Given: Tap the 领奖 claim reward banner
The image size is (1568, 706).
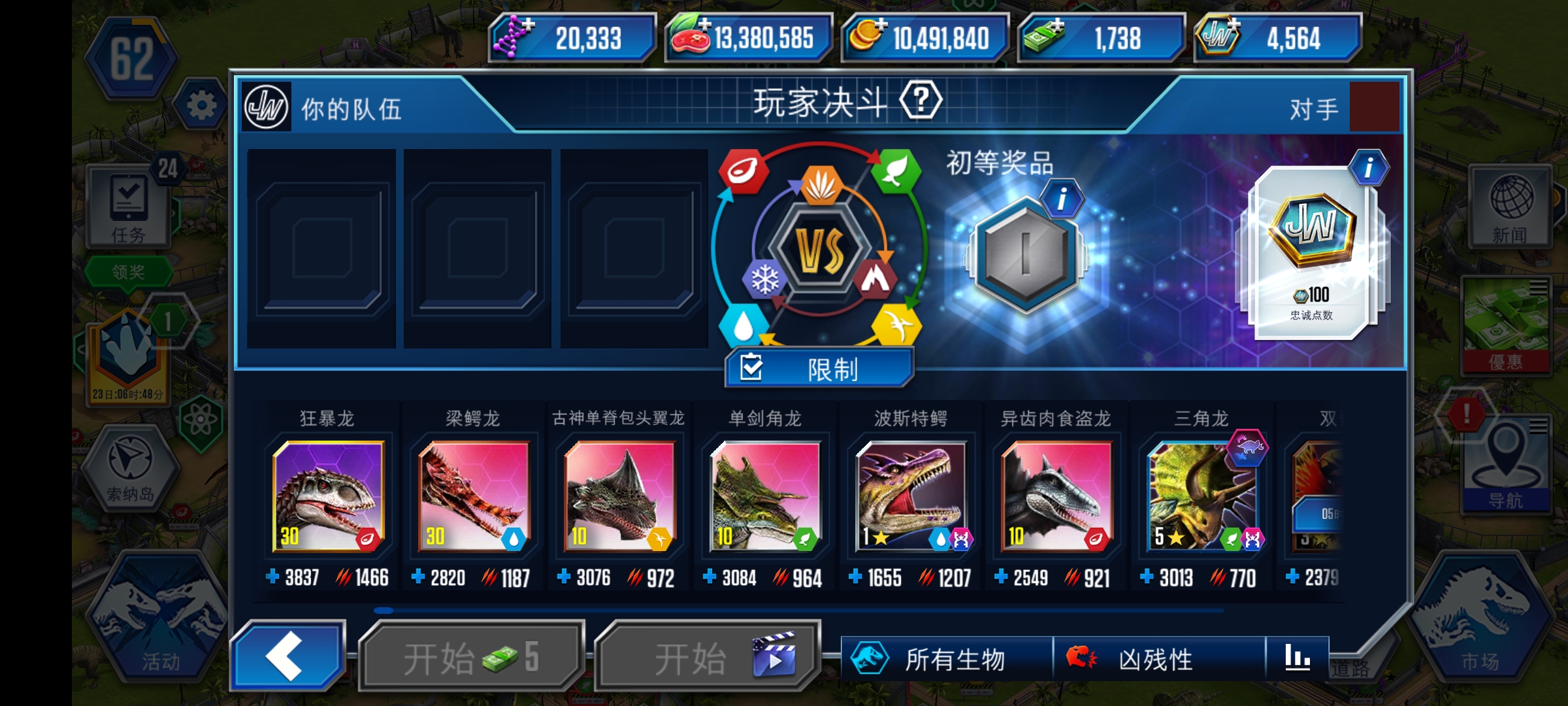Looking at the screenshot, I should pyautogui.click(x=129, y=269).
